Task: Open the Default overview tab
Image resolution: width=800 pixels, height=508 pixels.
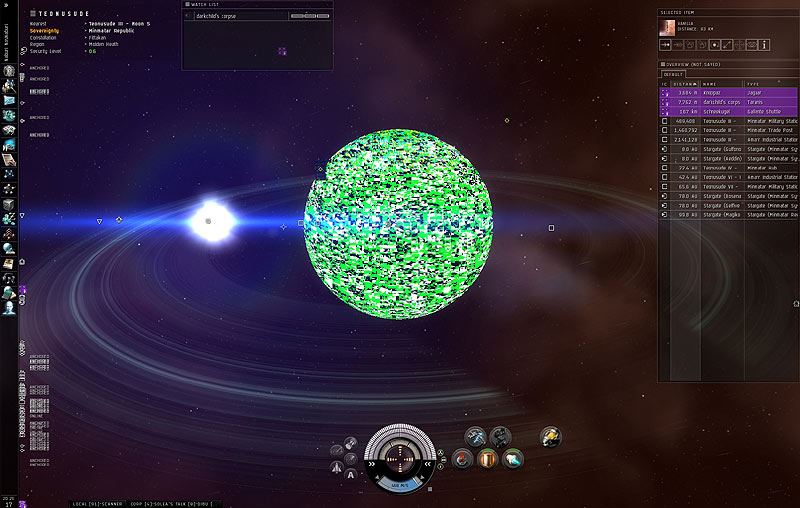Action: 674,74
